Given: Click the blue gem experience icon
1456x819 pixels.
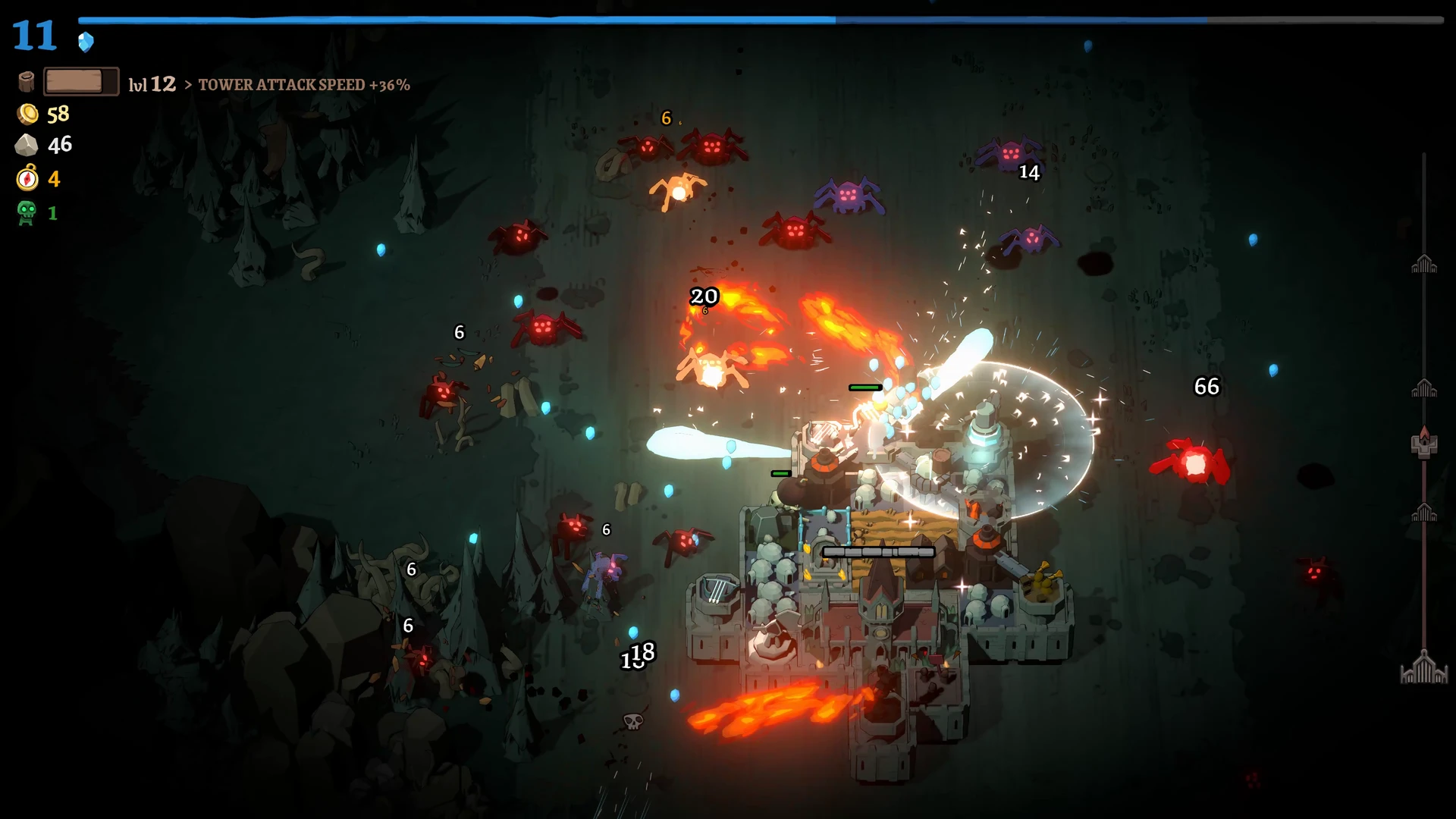Looking at the screenshot, I should [x=86, y=42].
